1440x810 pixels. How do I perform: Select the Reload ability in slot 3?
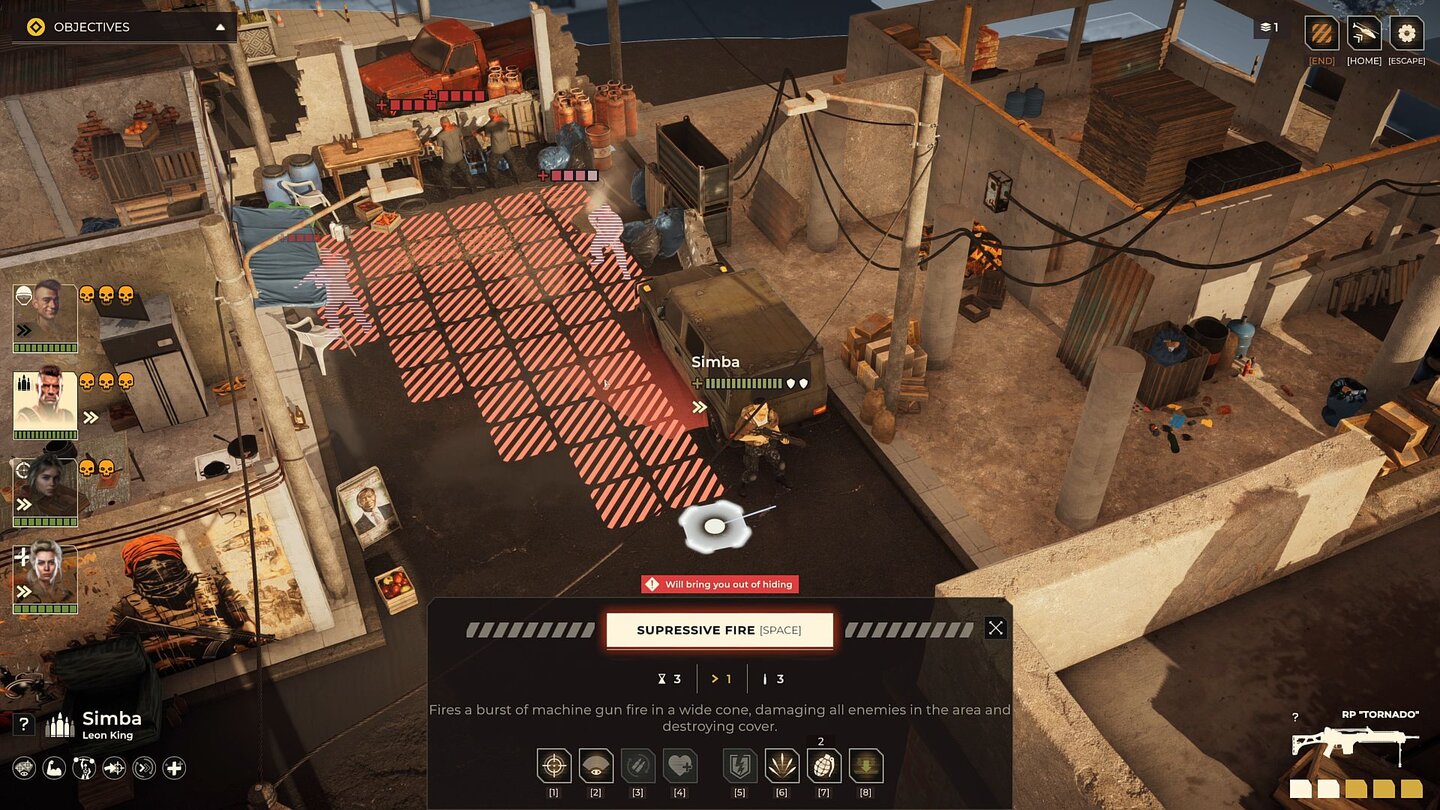click(639, 767)
